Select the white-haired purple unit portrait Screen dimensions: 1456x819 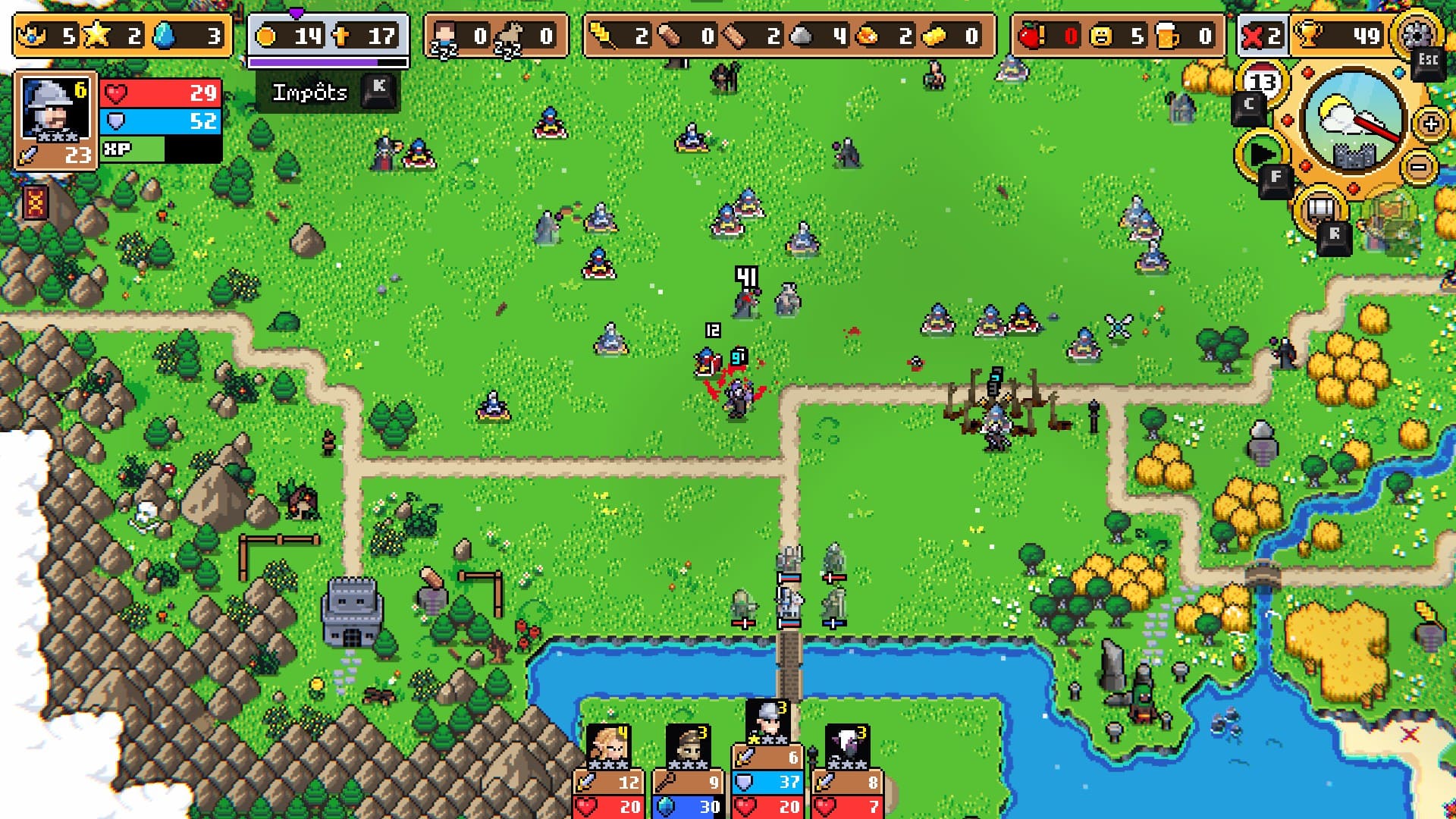point(847,747)
